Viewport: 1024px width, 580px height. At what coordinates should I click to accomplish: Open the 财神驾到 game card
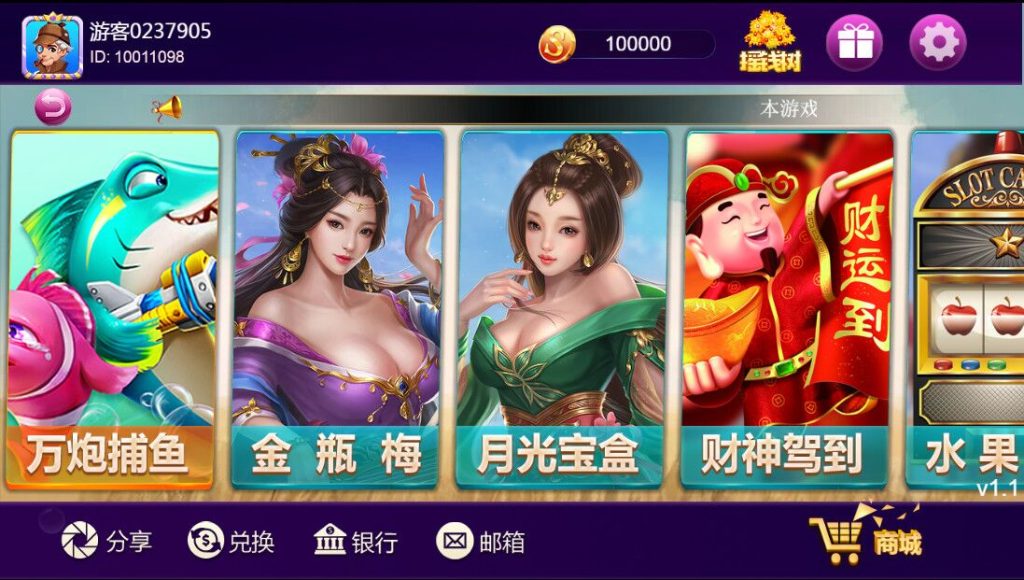[x=787, y=310]
